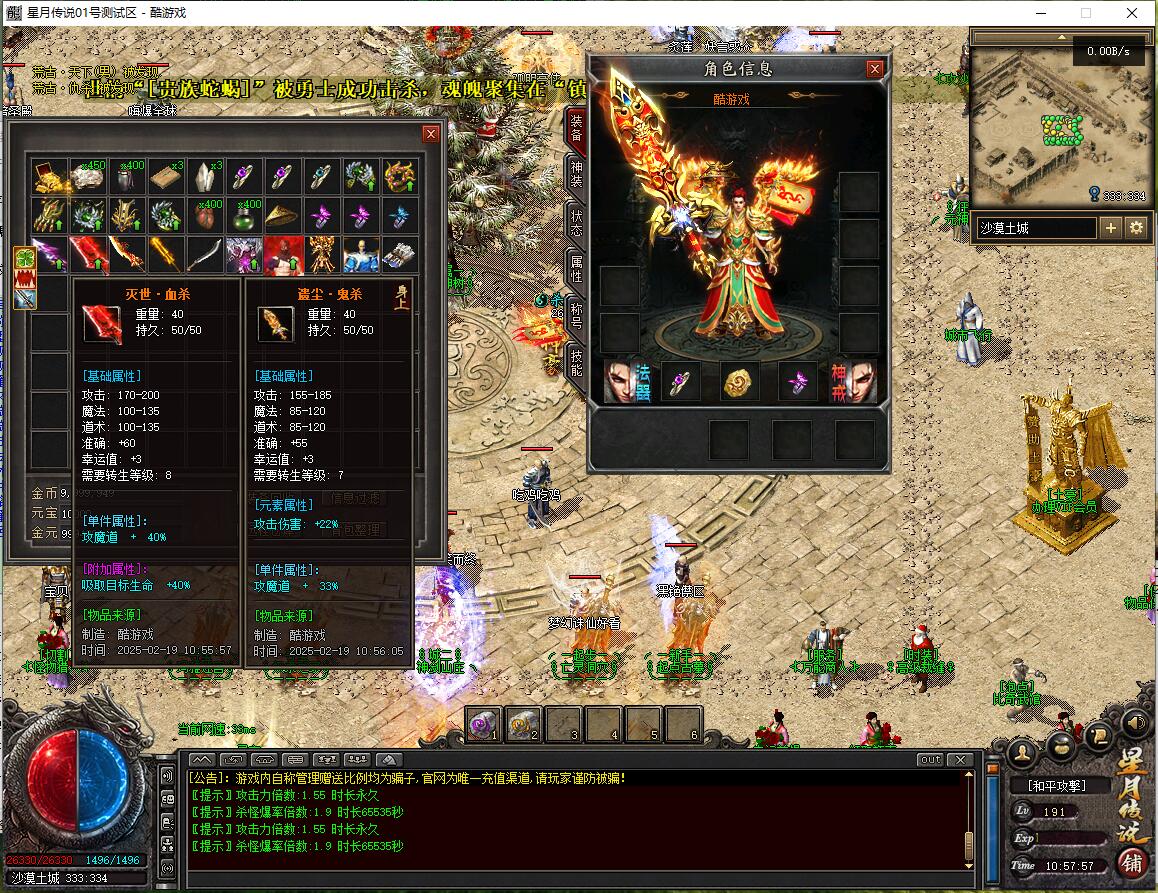Screen dimensions: 1158x893
Task: Select the curved grey sabre in inventory
Action: click(x=204, y=254)
